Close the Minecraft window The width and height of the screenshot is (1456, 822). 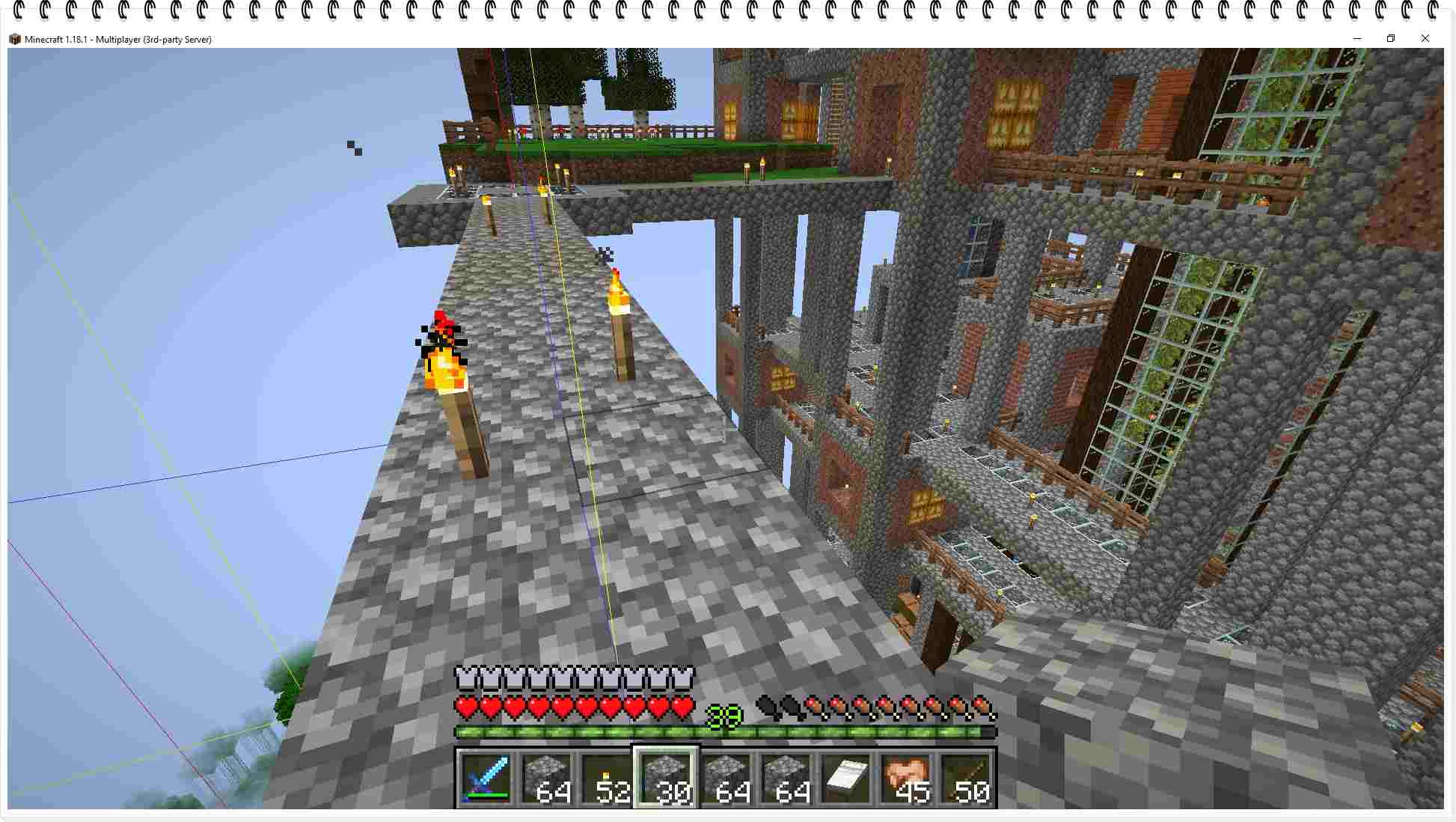(x=1425, y=39)
